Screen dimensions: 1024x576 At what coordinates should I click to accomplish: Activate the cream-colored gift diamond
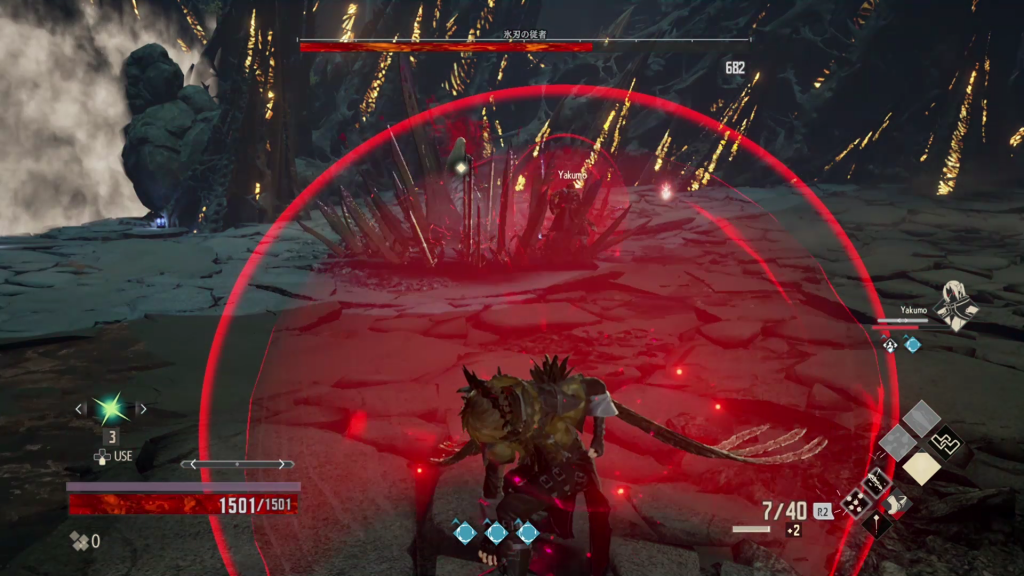coord(921,467)
